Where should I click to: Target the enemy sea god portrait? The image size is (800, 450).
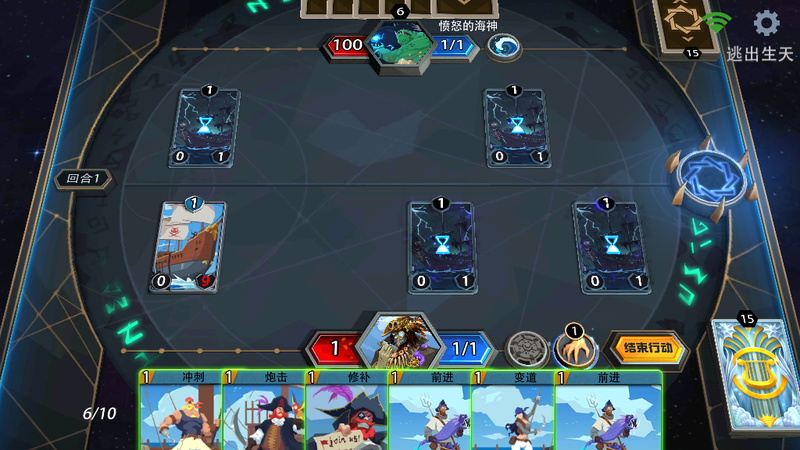pos(400,46)
